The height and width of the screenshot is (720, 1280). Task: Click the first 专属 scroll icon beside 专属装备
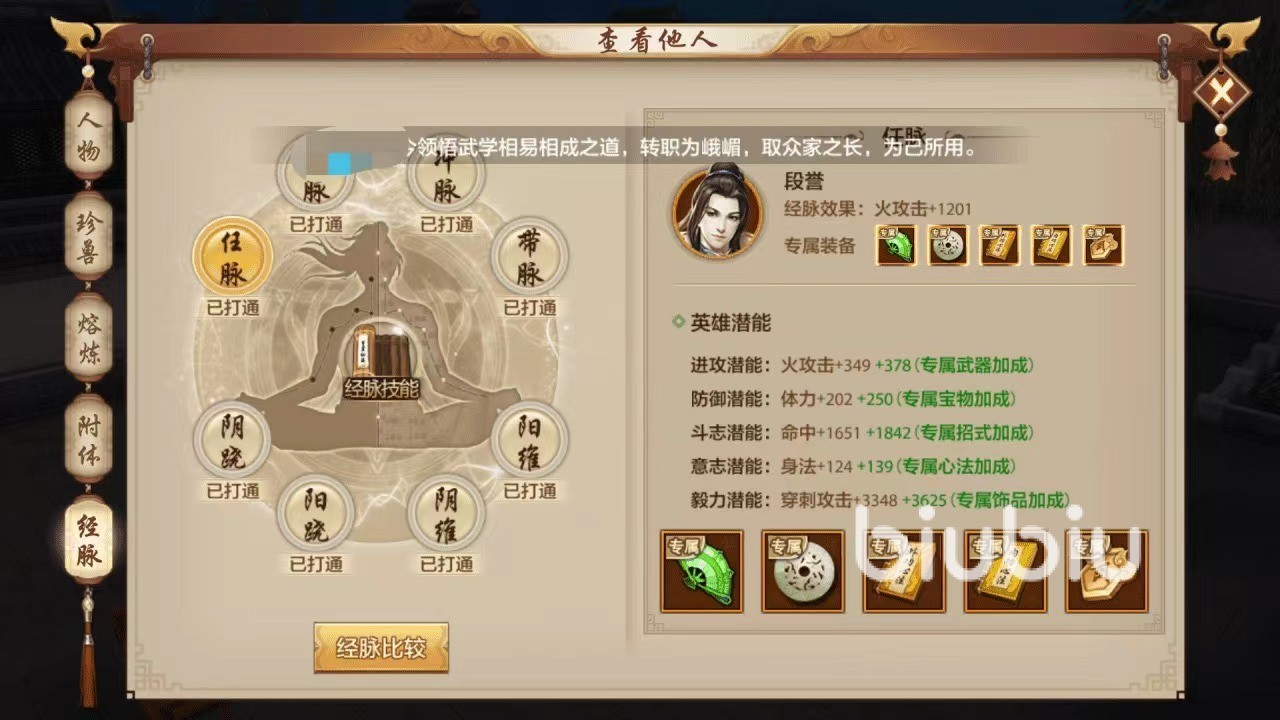(x=999, y=246)
